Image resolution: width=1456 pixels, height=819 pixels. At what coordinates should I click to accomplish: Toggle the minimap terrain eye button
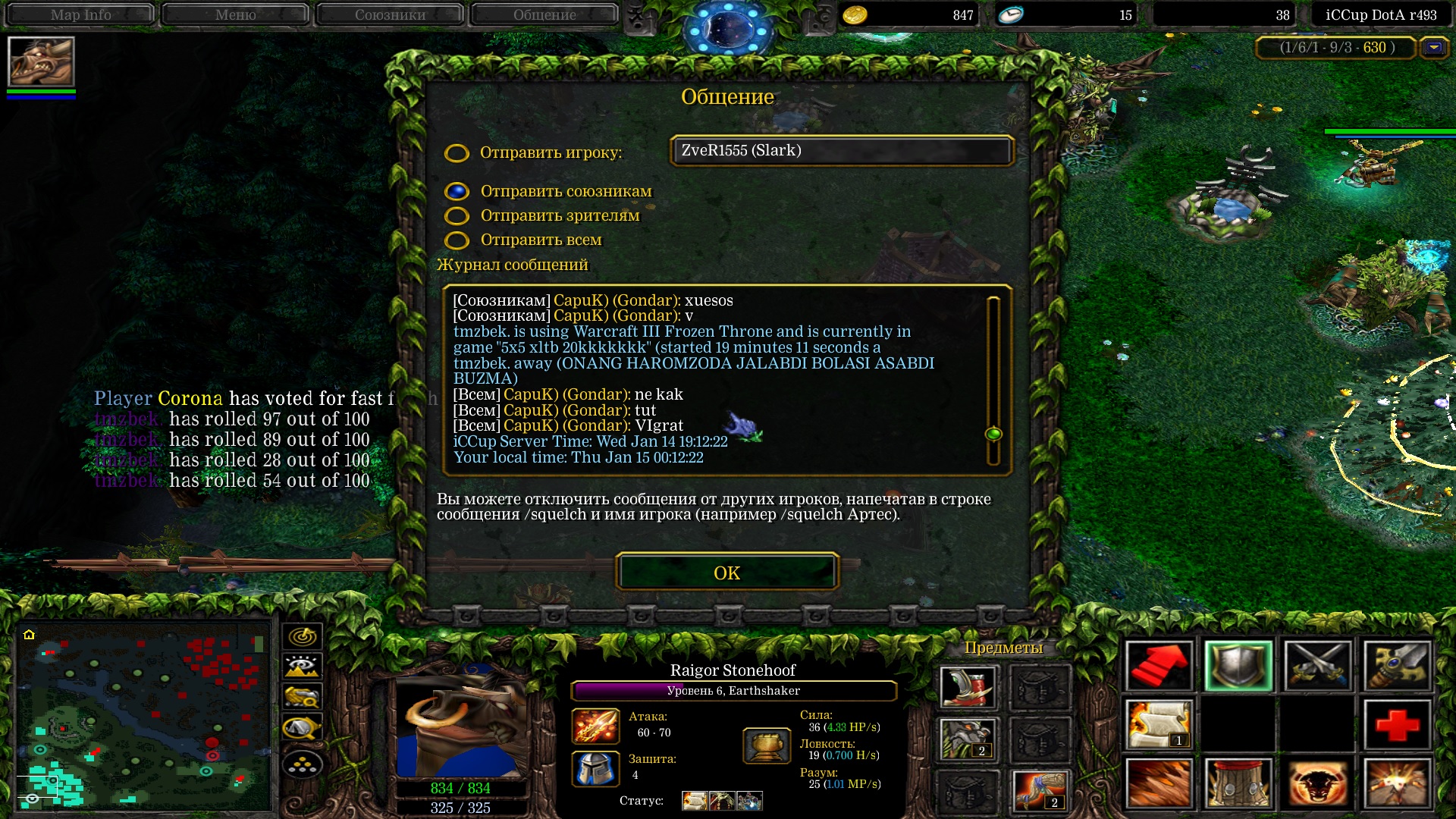(x=303, y=667)
